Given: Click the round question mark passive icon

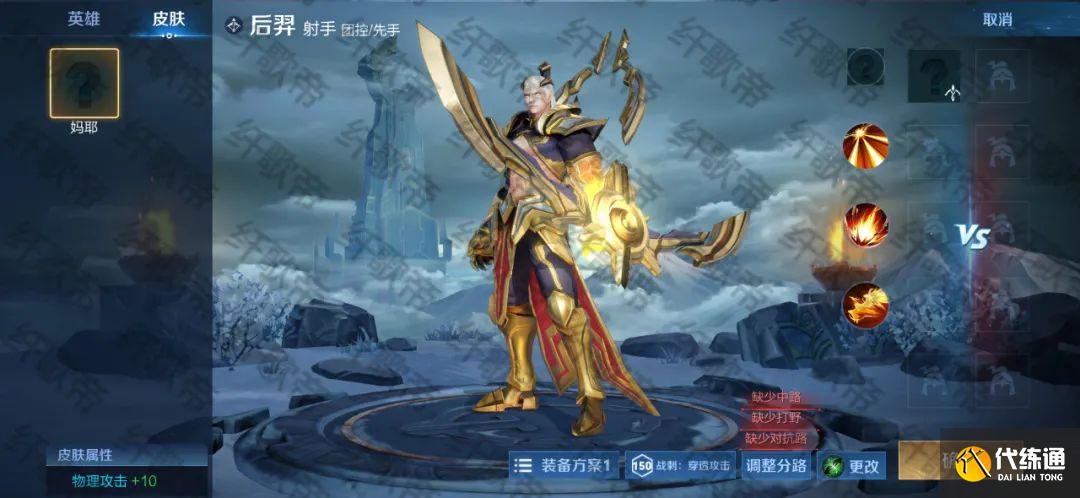Looking at the screenshot, I should pyautogui.click(x=865, y=67).
